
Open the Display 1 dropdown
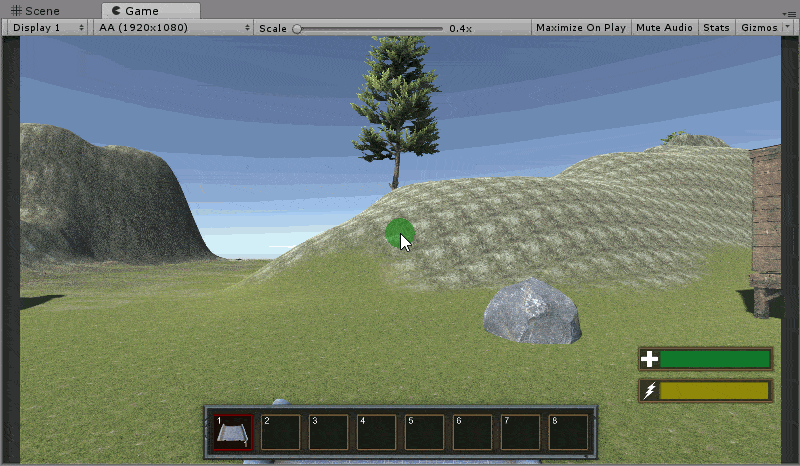tap(47, 28)
